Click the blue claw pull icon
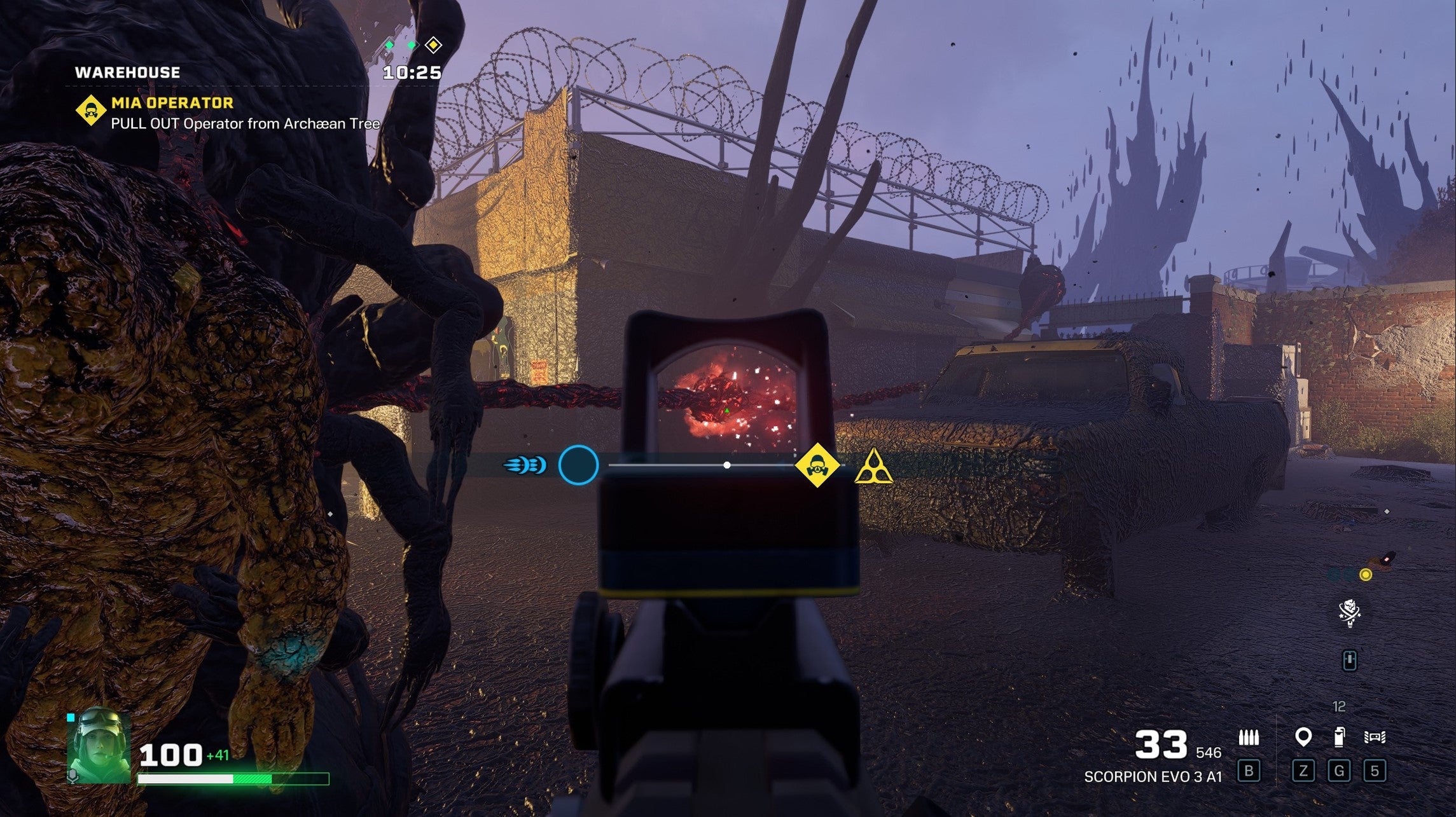 pos(525,465)
